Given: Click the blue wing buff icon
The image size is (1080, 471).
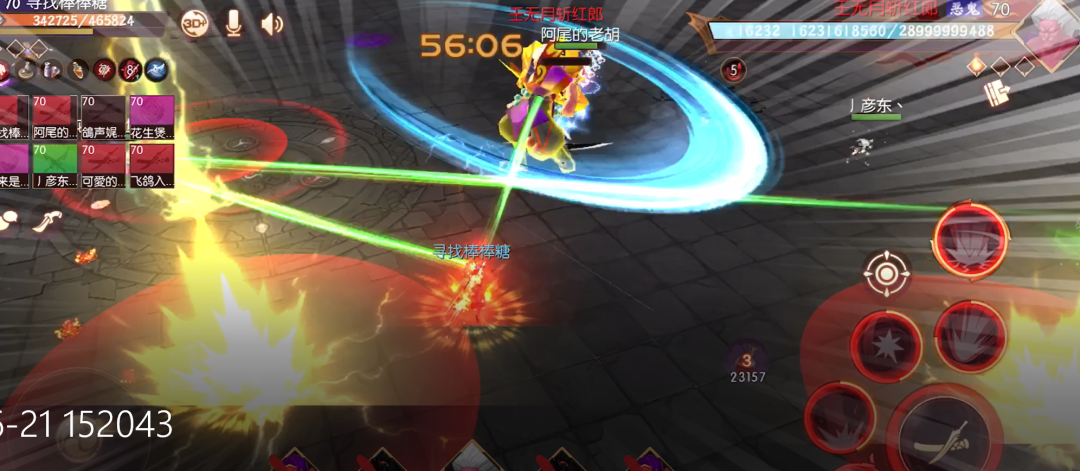Looking at the screenshot, I should (x=156, y=70).
